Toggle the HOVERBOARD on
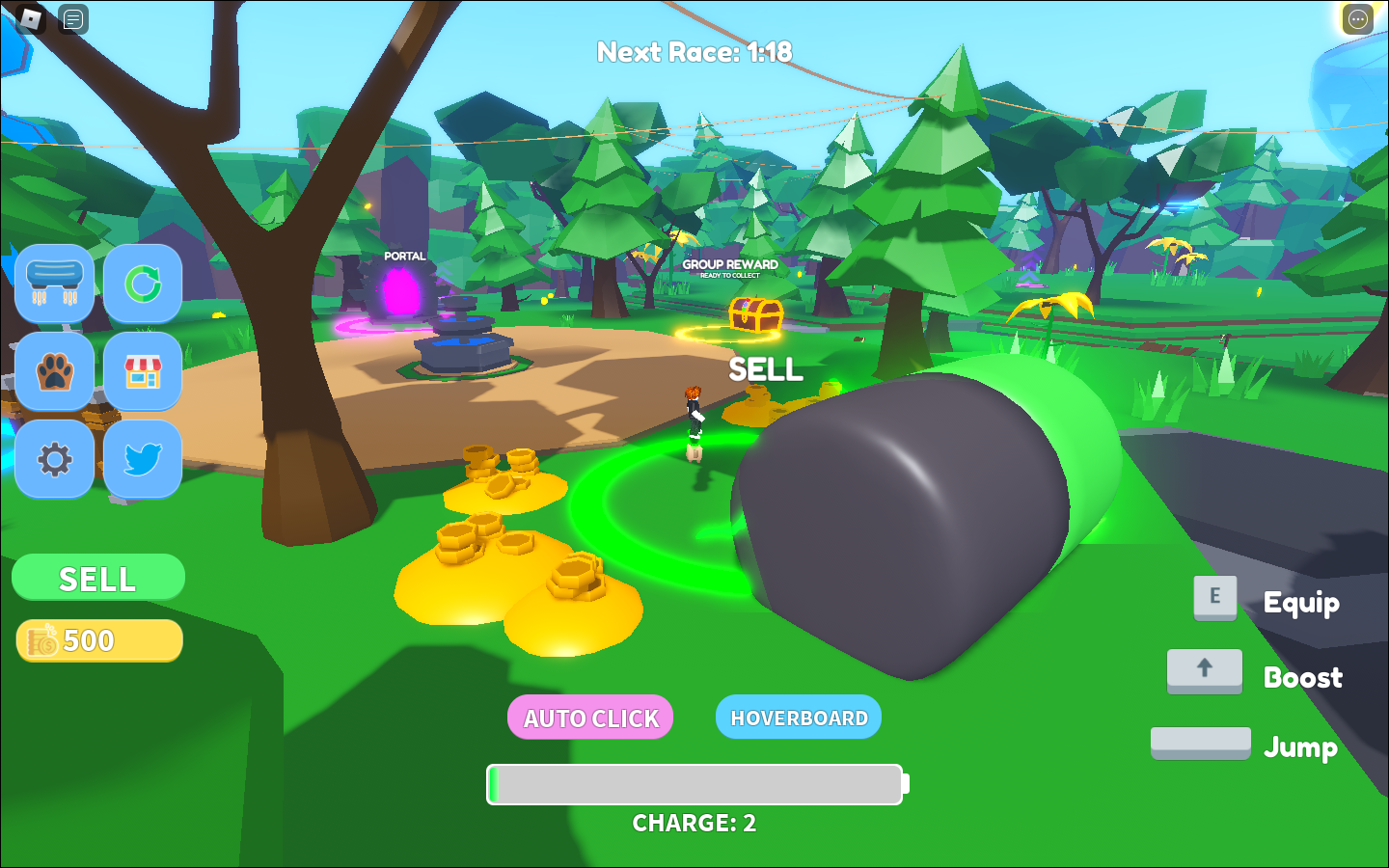Screen dimensions: 1389x868 click(x=798, y=718)
